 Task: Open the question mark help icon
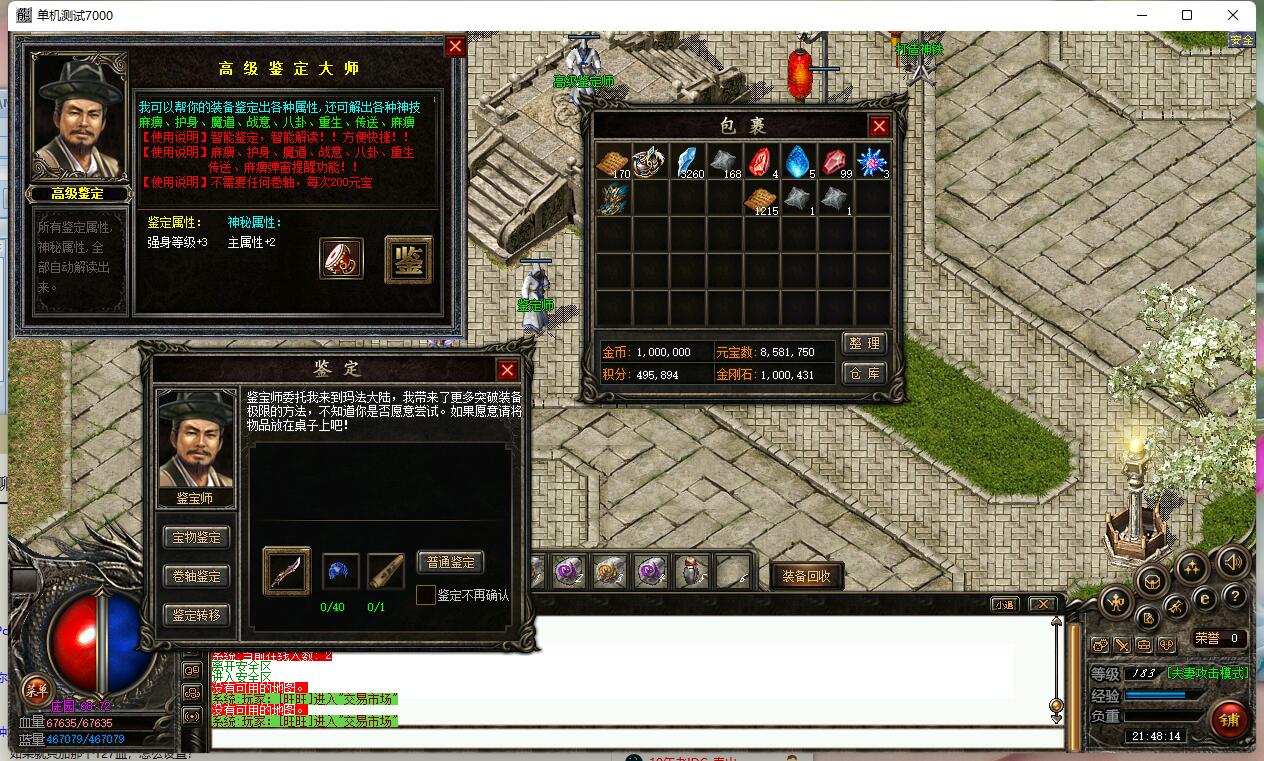click(x=1235, y=597)
